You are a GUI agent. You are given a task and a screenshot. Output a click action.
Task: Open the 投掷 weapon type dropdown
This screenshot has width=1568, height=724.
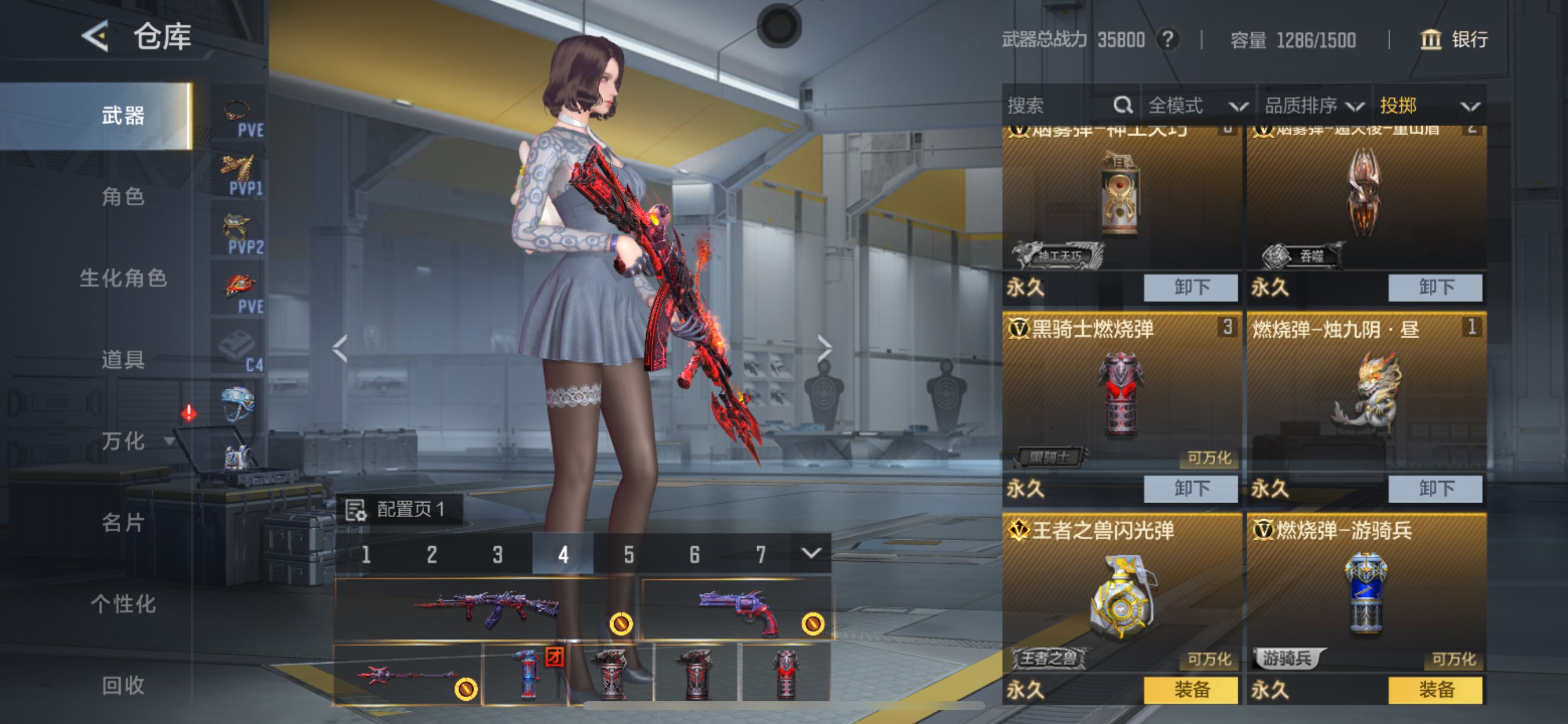point(1429,106)
